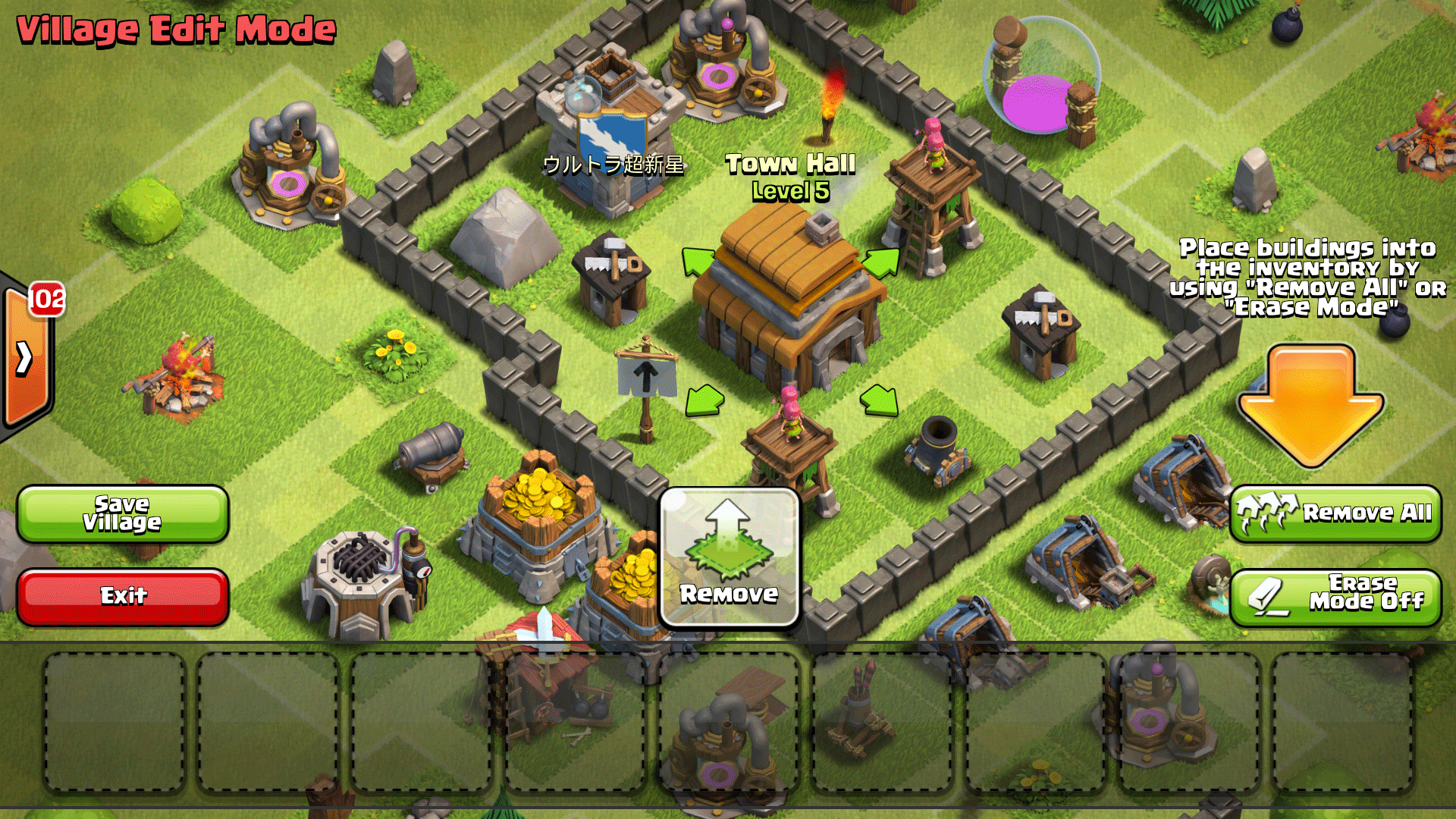The height and width of the screenshot is (819, 1456).
Task: Exit Village Edit Mode
Action: click(x=123, y=596)
